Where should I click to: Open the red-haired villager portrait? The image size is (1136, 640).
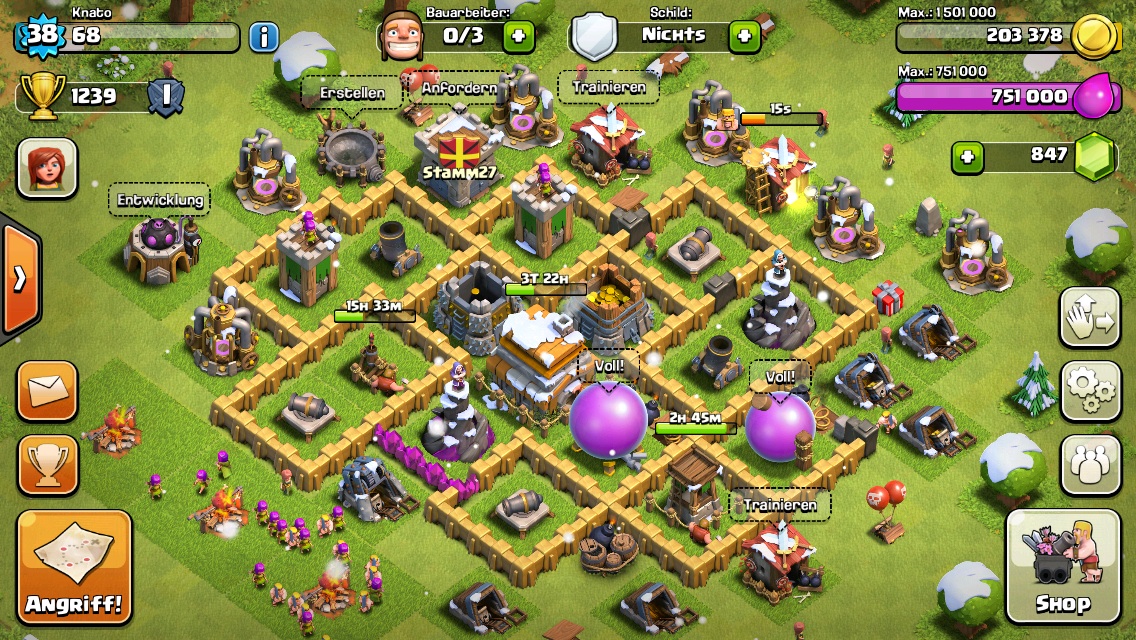[47, 166]
